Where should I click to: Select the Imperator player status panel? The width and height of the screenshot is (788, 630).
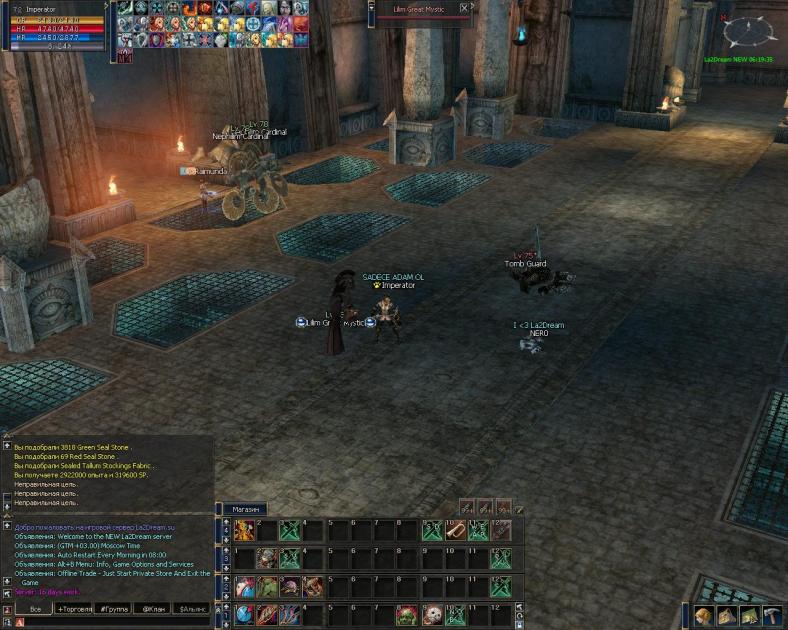55,25
